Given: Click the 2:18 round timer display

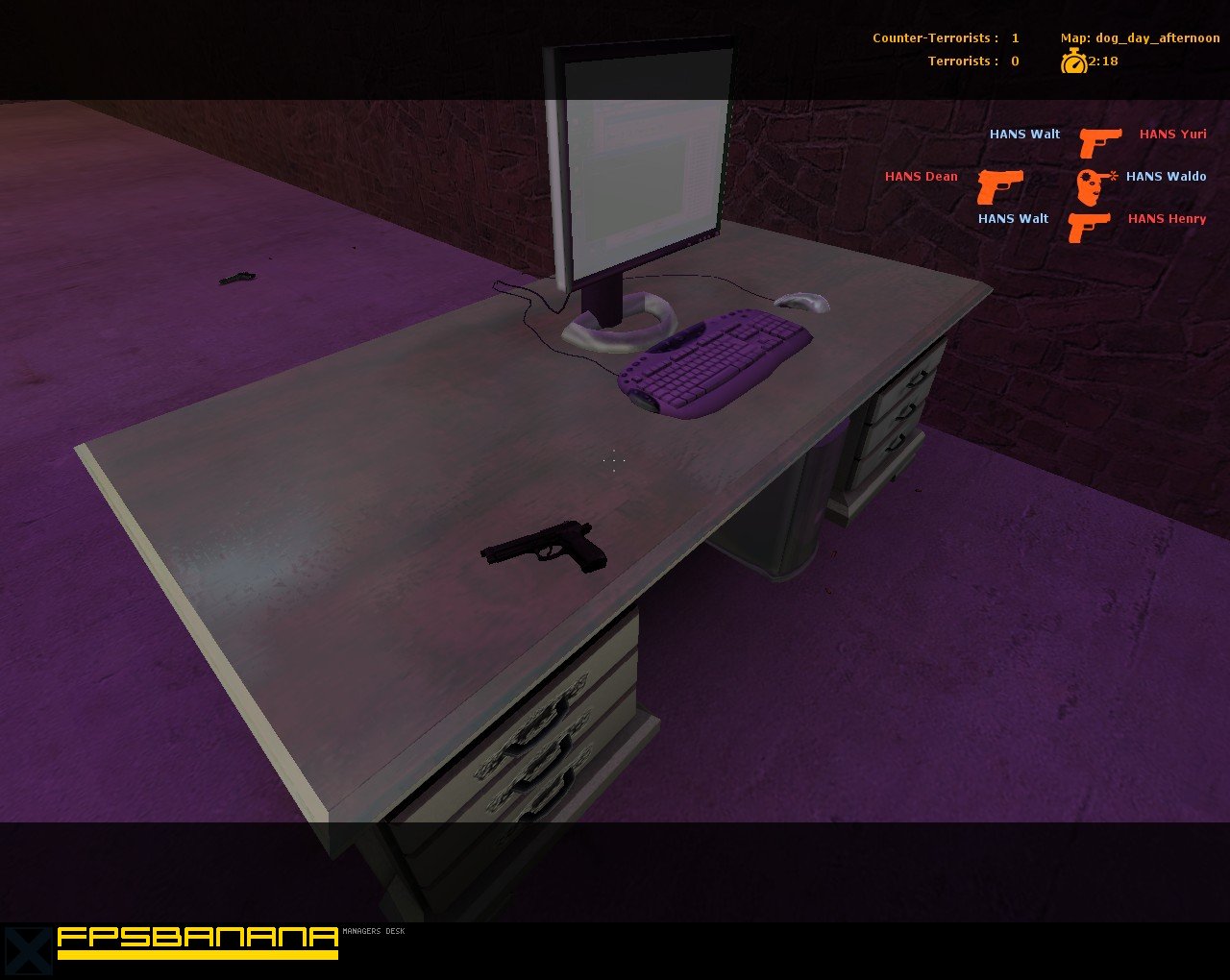Looking at the screenshot, I should [x=1103, y=61].
